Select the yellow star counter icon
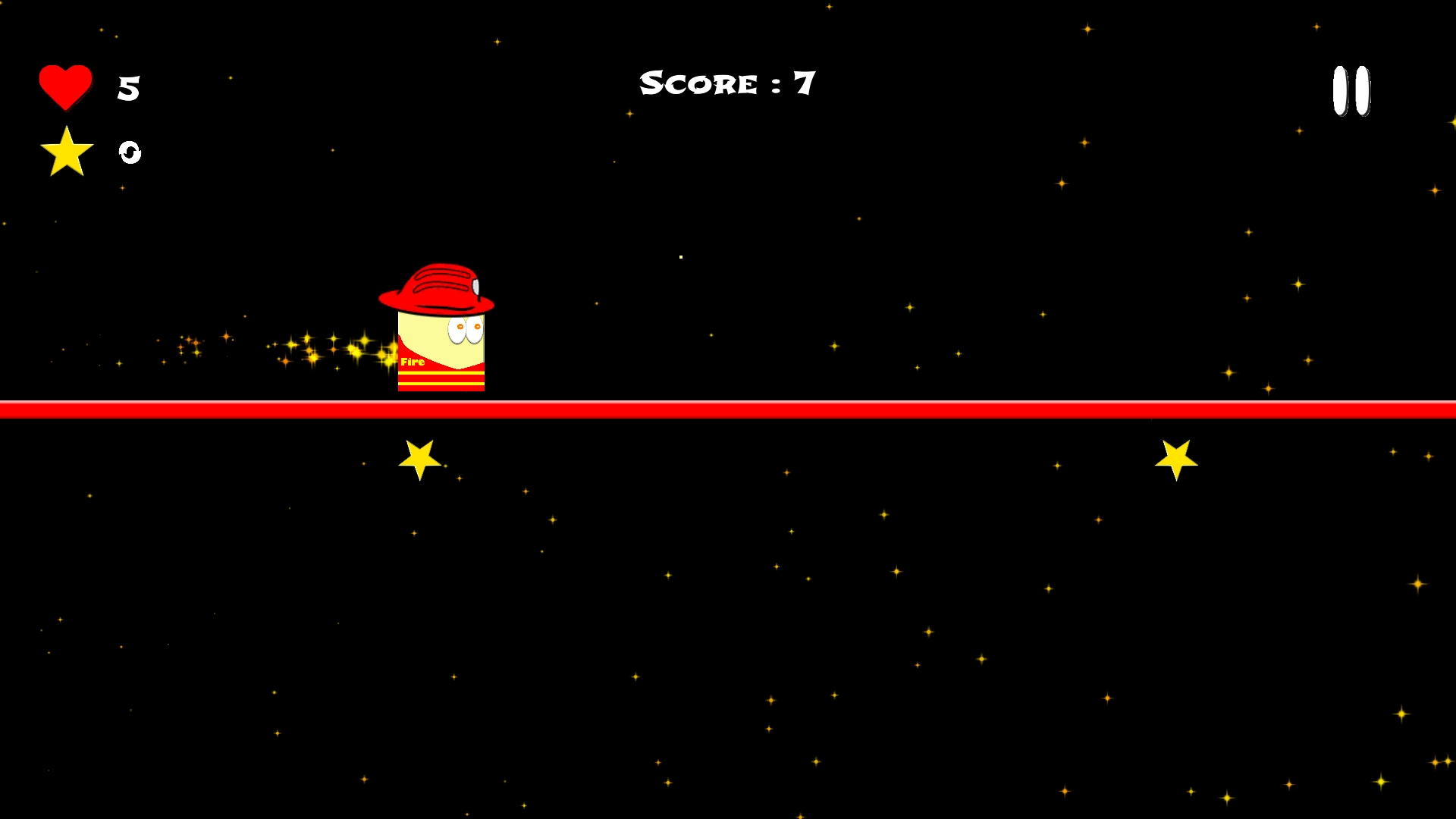Viewport: 1456px width, 819px height. [67, 152]
